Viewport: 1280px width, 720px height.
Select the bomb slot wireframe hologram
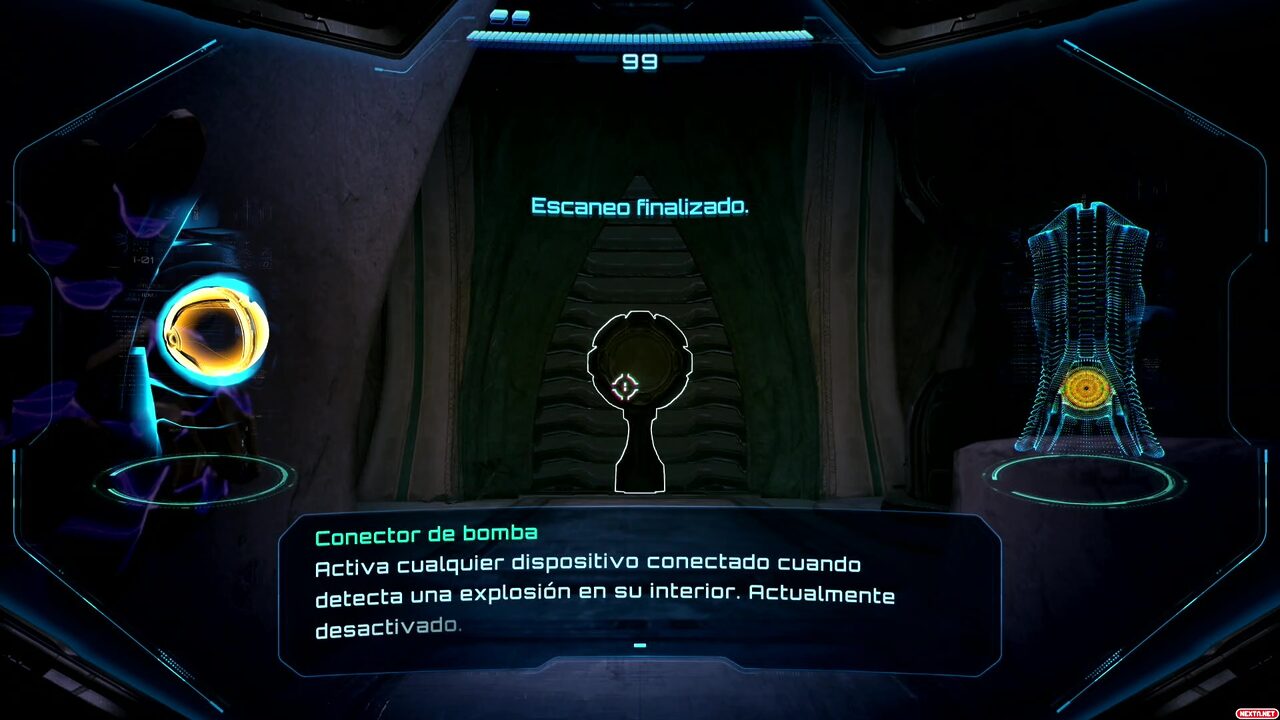coord(1087,335)
